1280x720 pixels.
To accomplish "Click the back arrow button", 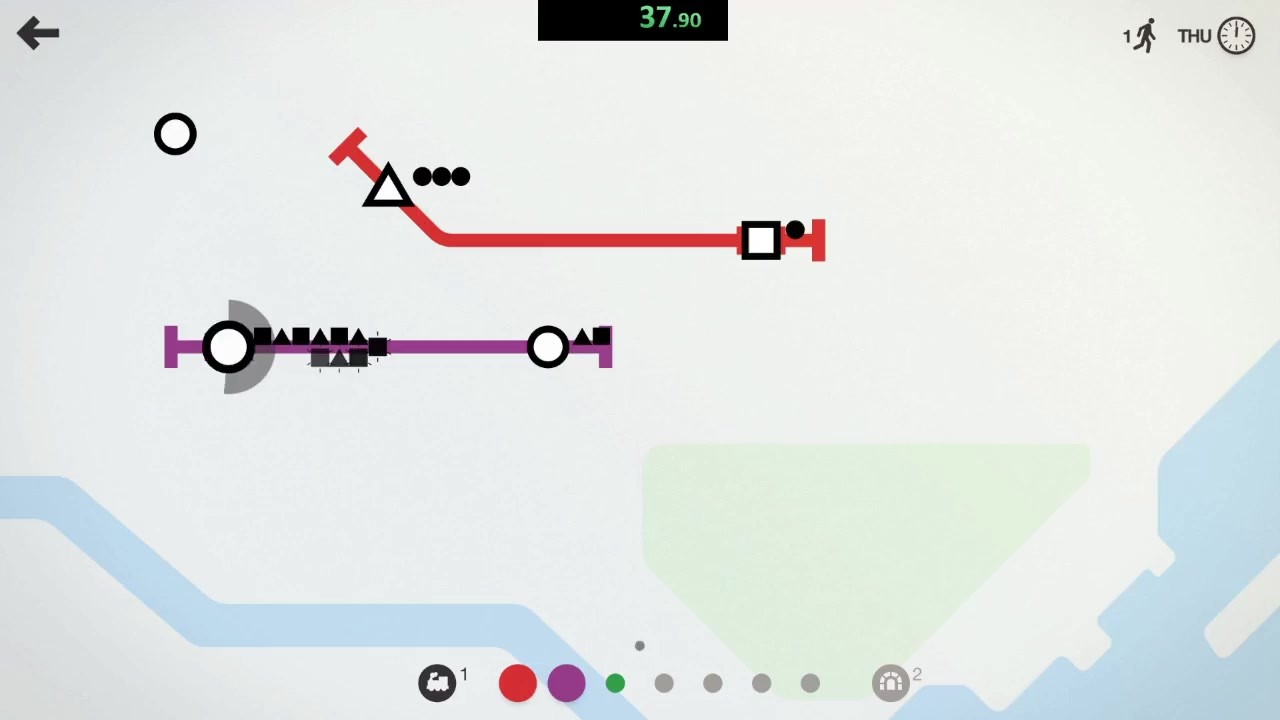I will 38,33.
